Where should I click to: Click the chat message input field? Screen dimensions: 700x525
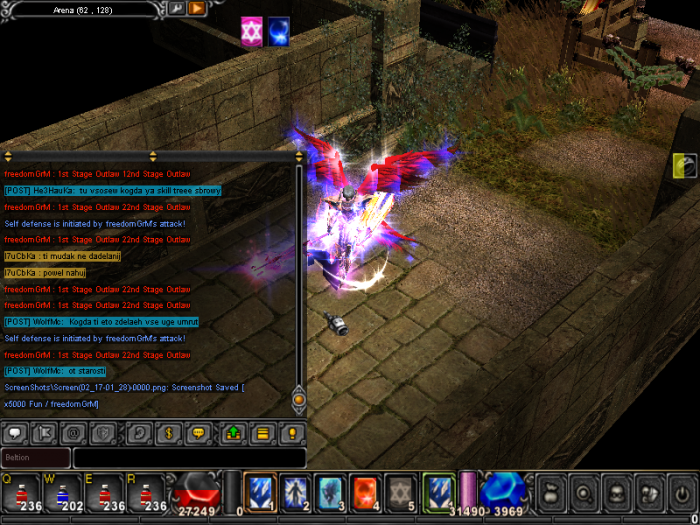[x=189, y=457]
